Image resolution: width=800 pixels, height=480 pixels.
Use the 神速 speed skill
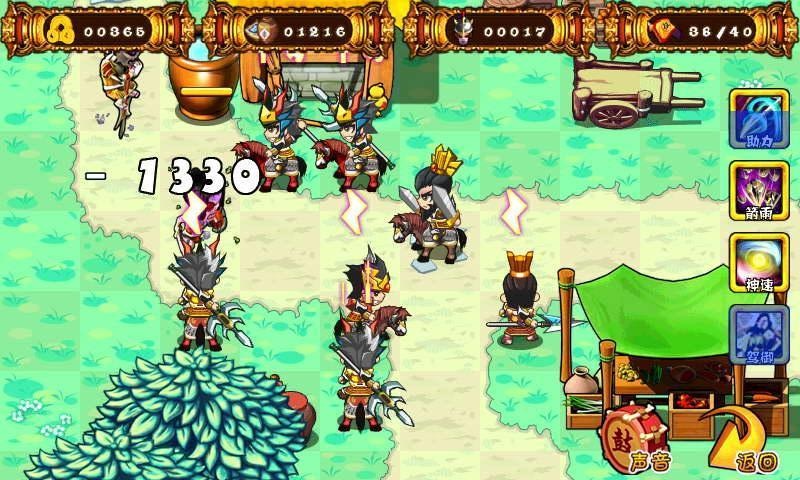759,262
